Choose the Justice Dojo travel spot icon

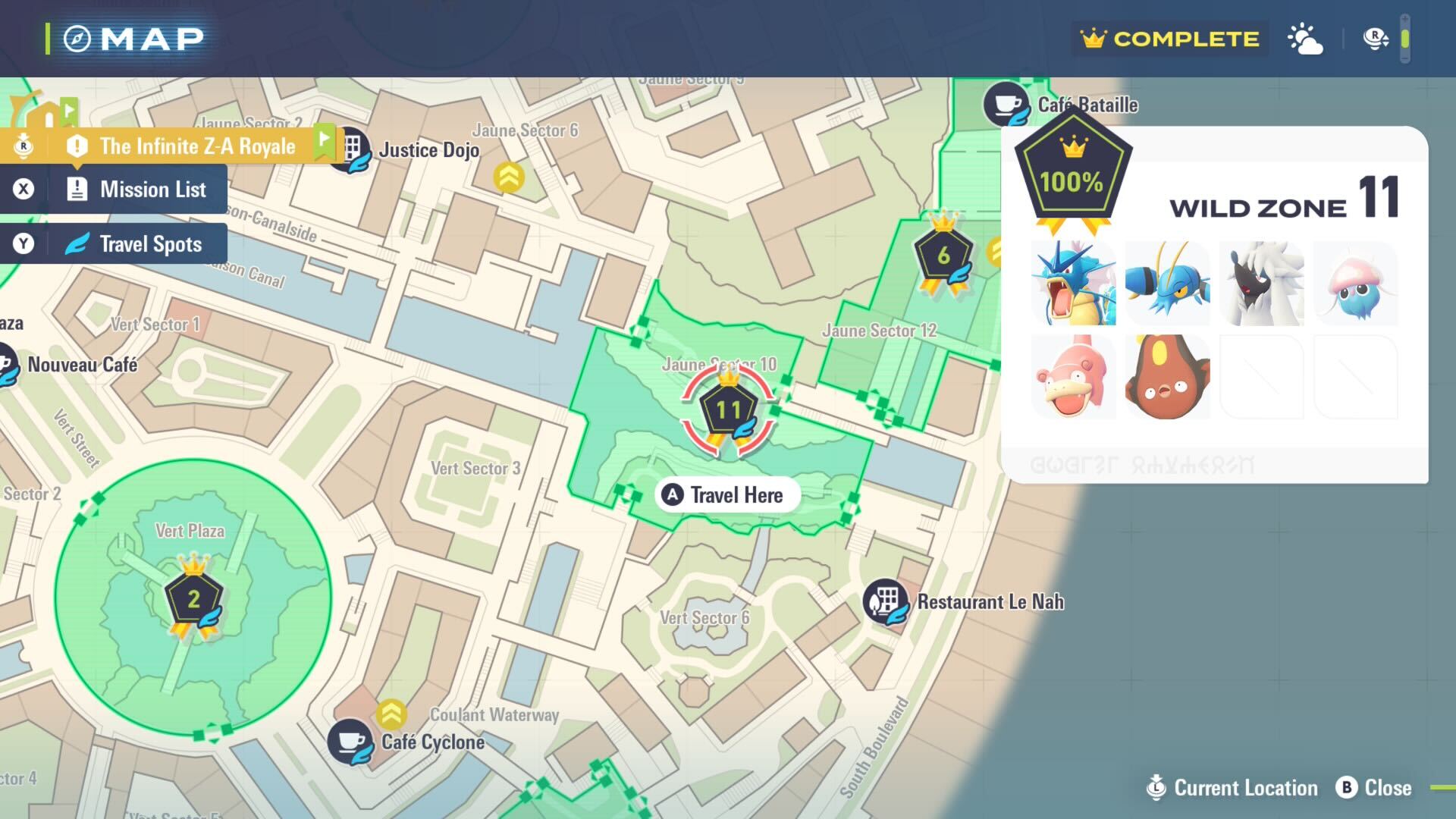click(350, 149)
